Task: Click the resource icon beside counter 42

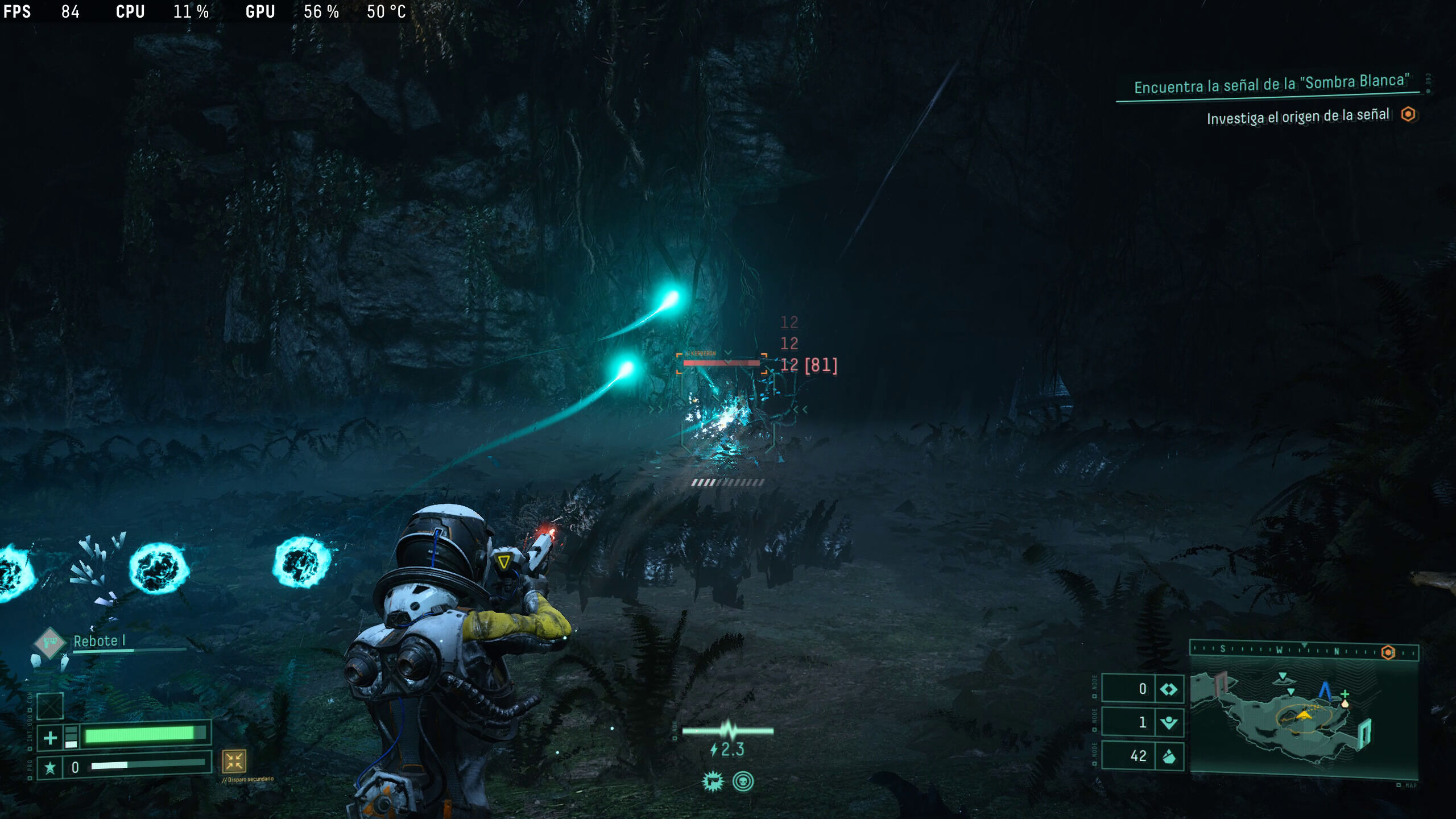Action: pos(1169,756)
